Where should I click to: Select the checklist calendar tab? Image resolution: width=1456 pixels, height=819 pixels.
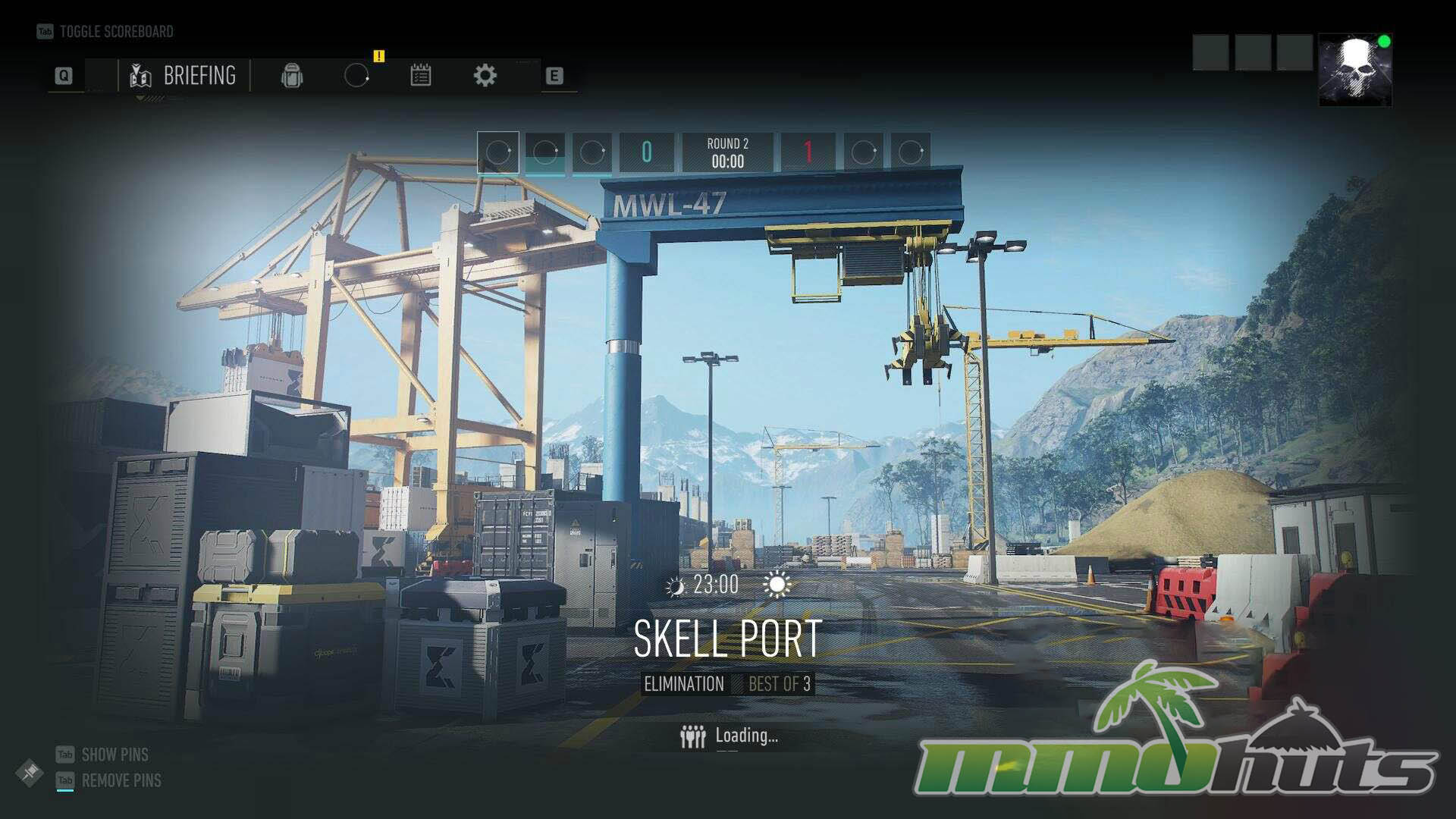point(421,76)
